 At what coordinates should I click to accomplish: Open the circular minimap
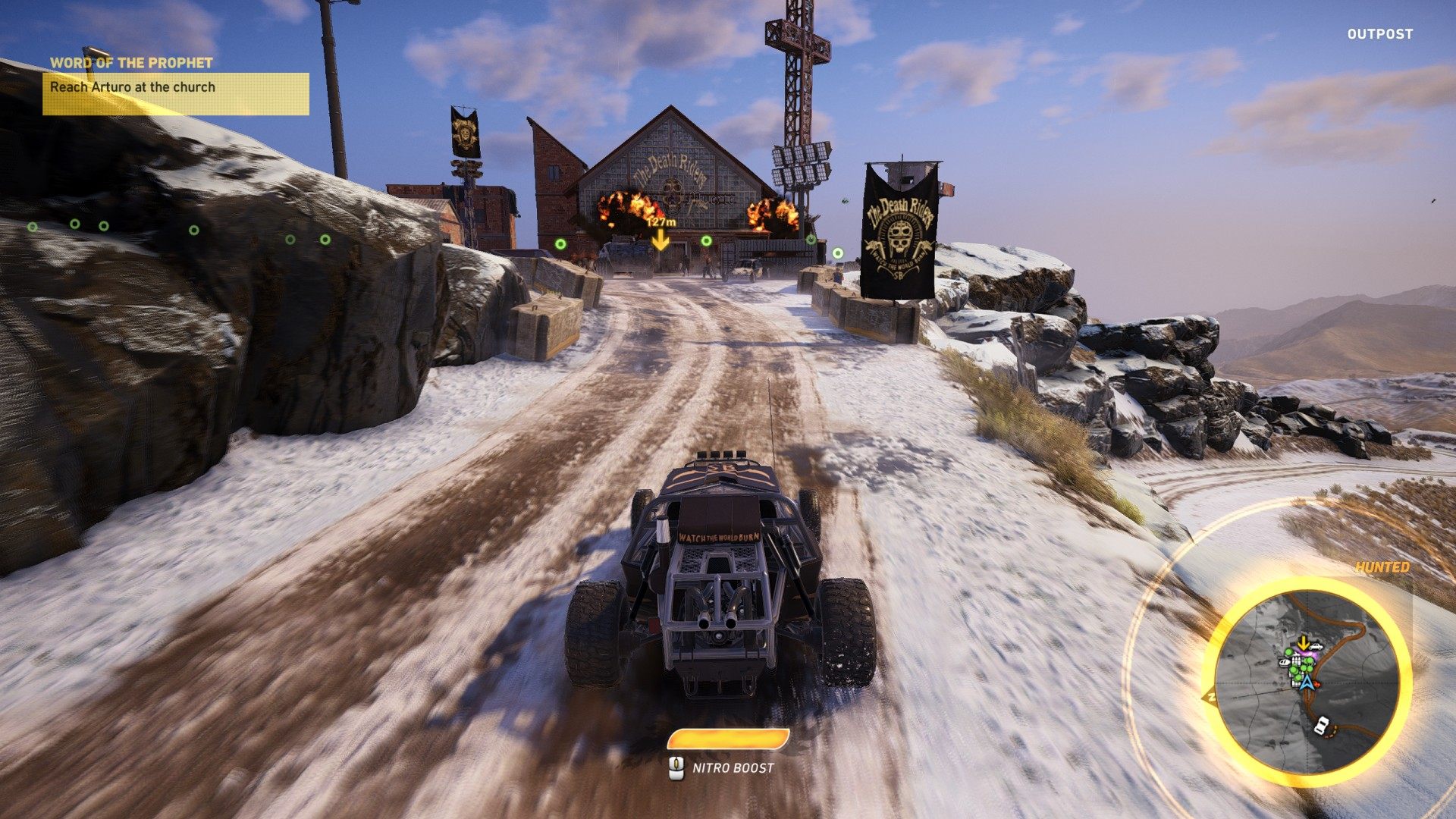point(1307,675)
